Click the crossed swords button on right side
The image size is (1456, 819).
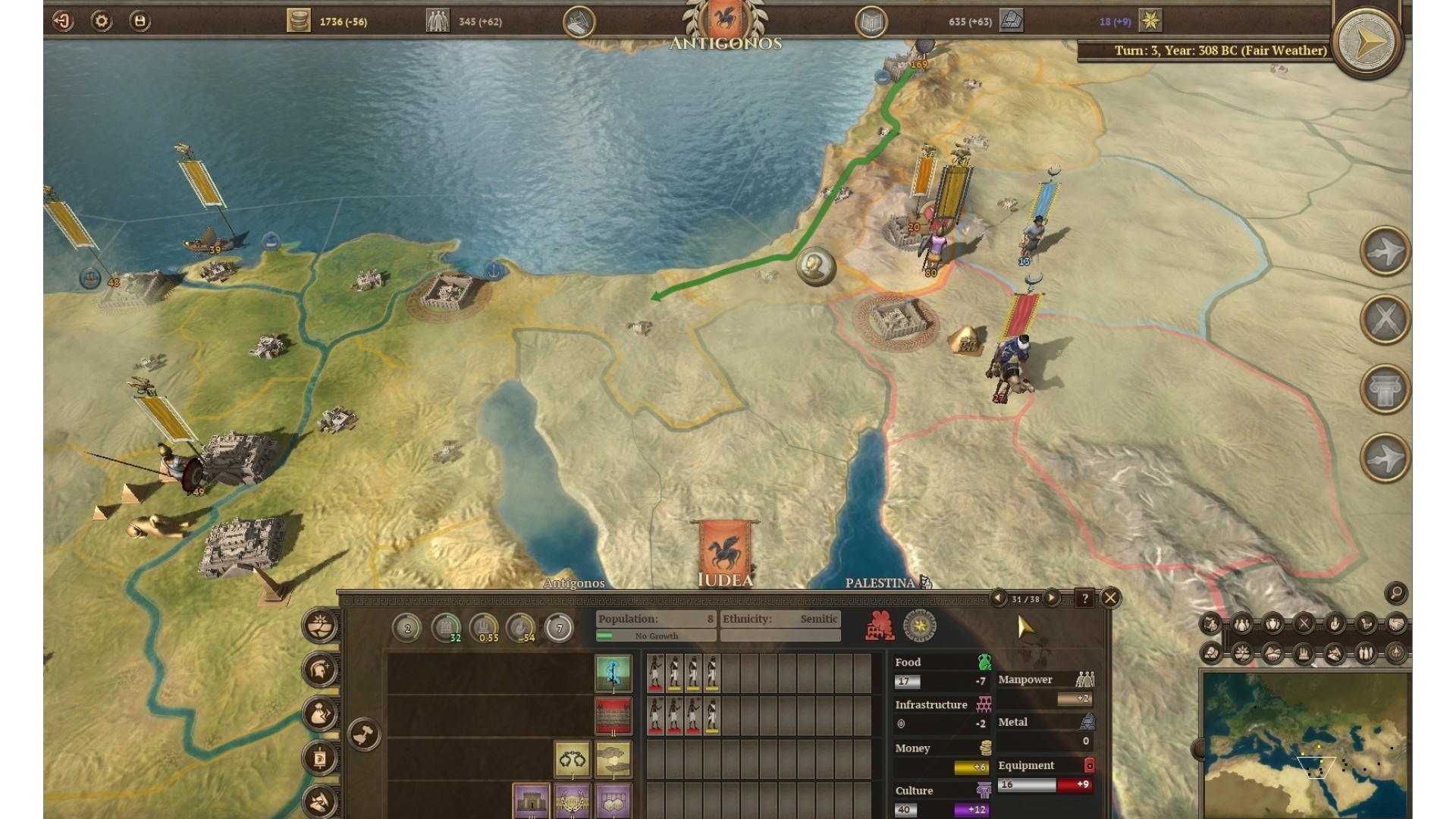pyautogui.click(x=1385, y=319)
